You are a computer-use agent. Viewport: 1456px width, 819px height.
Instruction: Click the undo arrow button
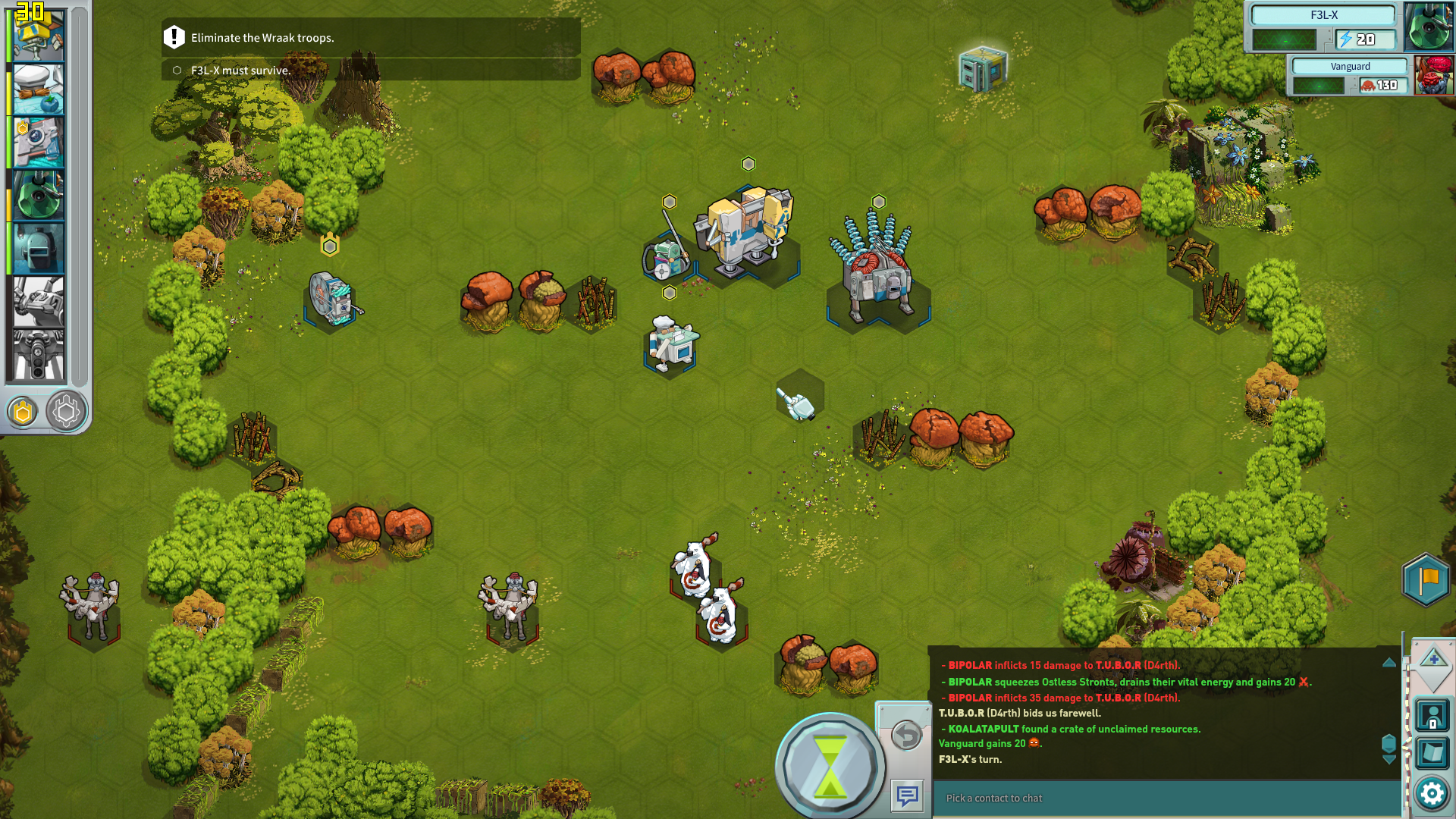point(906,735)
